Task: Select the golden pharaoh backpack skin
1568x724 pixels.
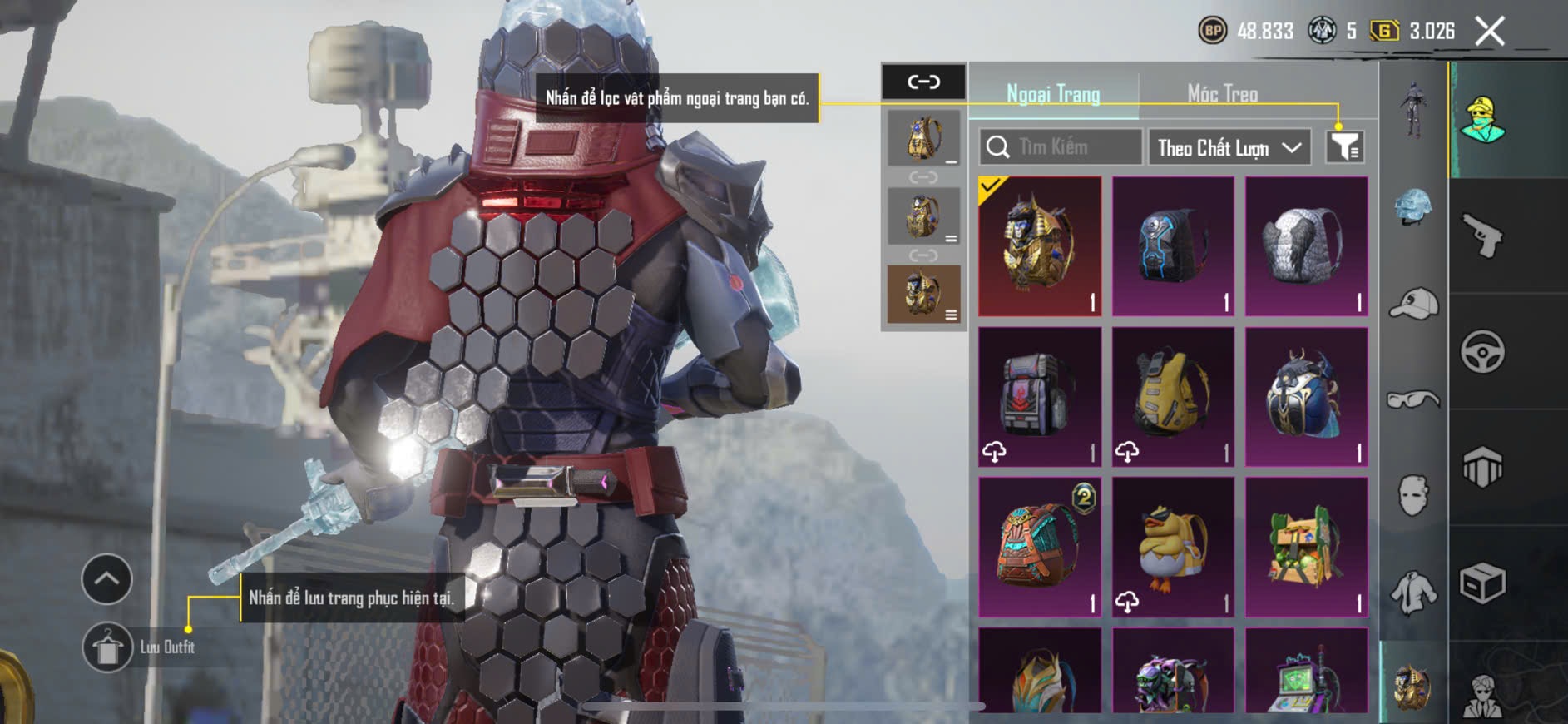Action: click(1040, 246)
